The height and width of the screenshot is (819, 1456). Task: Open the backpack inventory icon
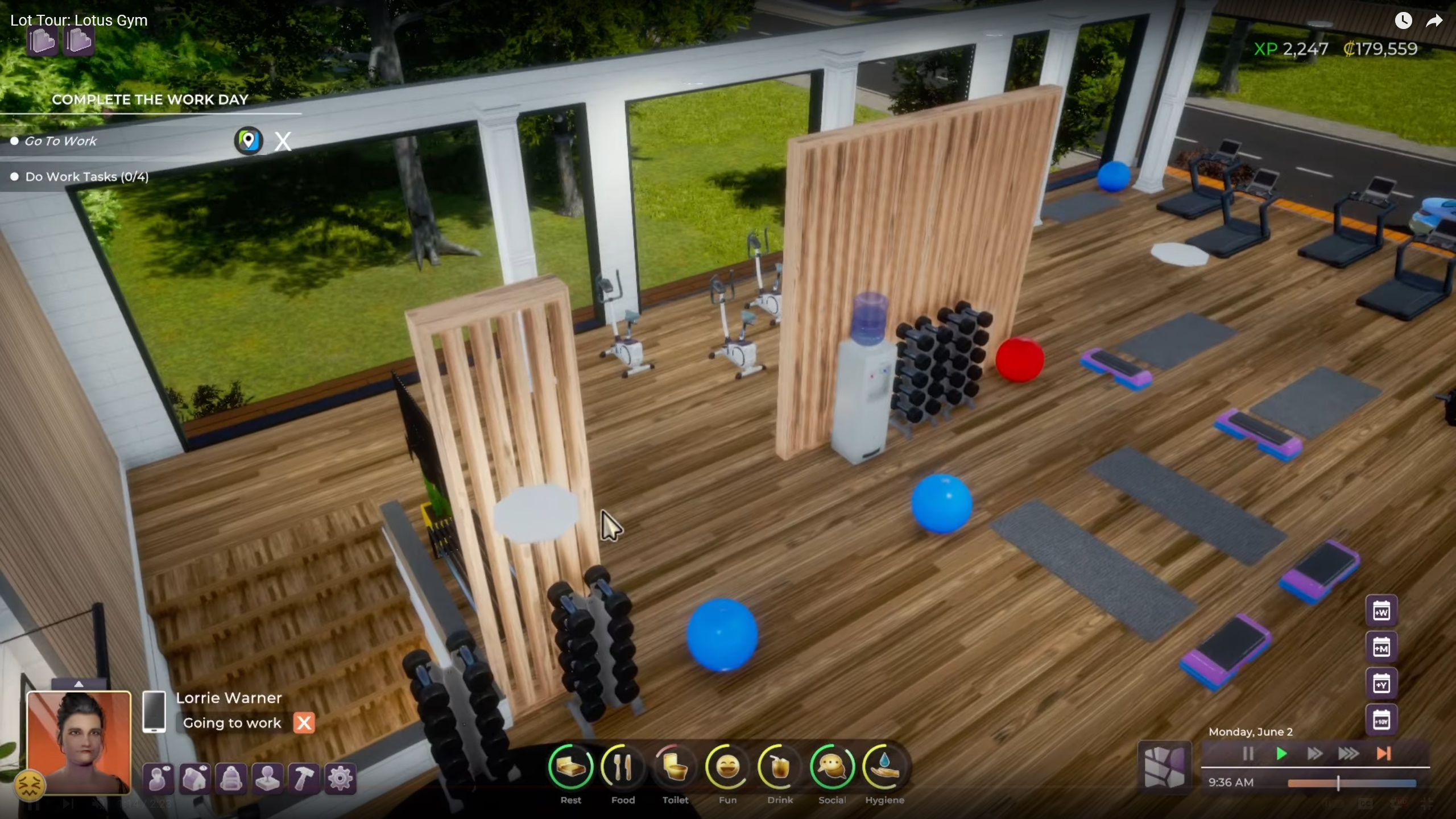click(231, 779)
